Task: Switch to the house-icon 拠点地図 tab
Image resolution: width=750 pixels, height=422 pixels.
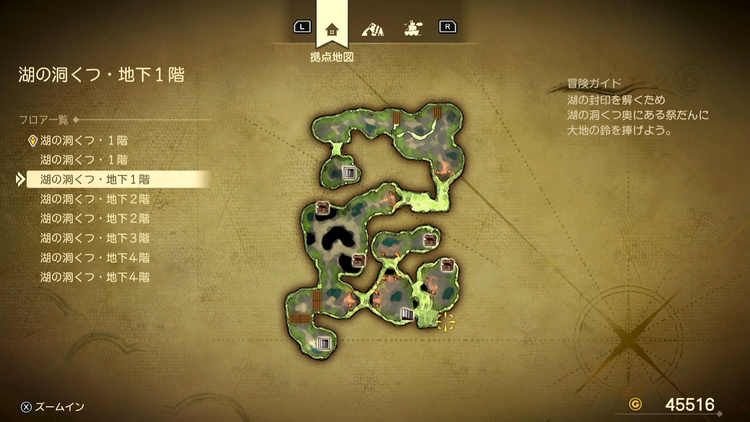Action: click(332, 28)
